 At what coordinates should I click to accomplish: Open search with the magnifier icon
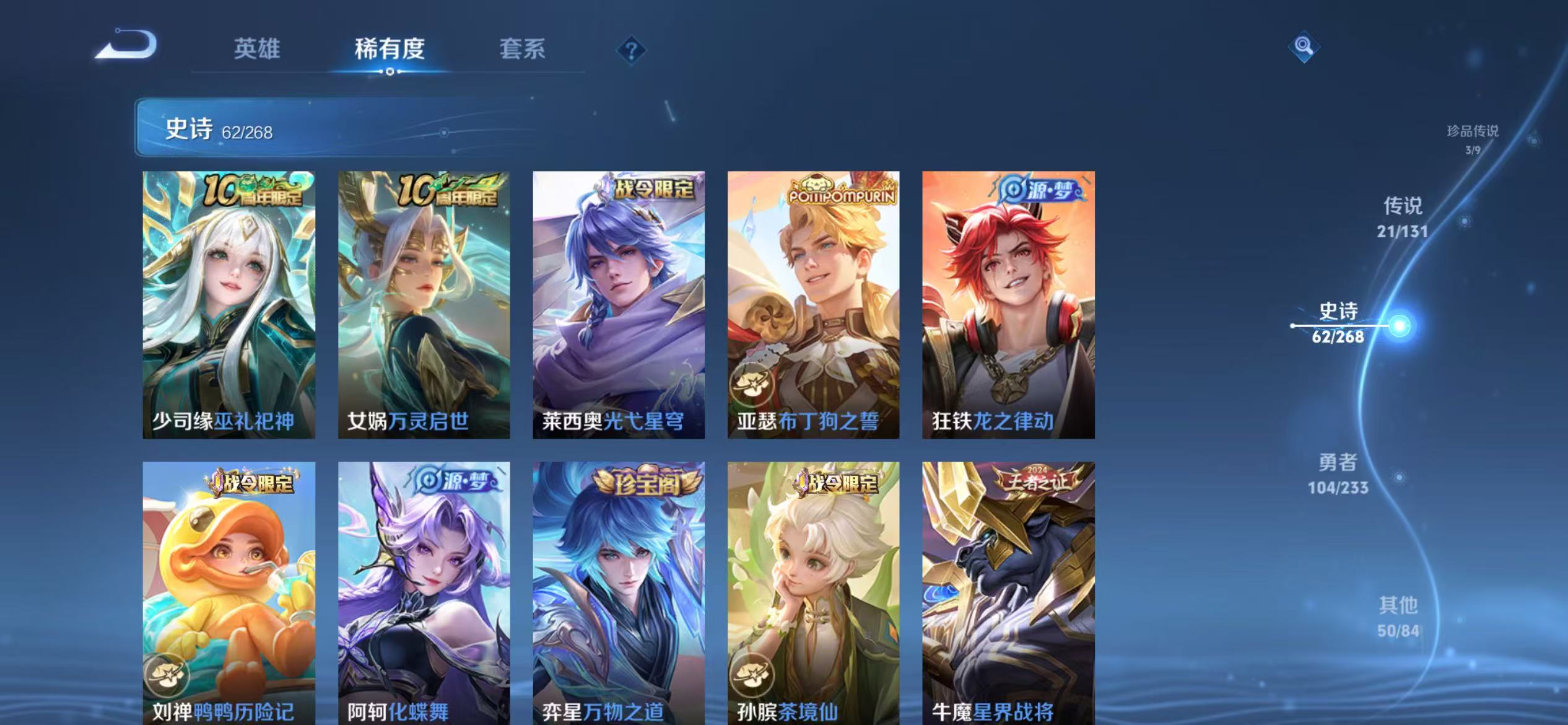[x=1303, y=46]
